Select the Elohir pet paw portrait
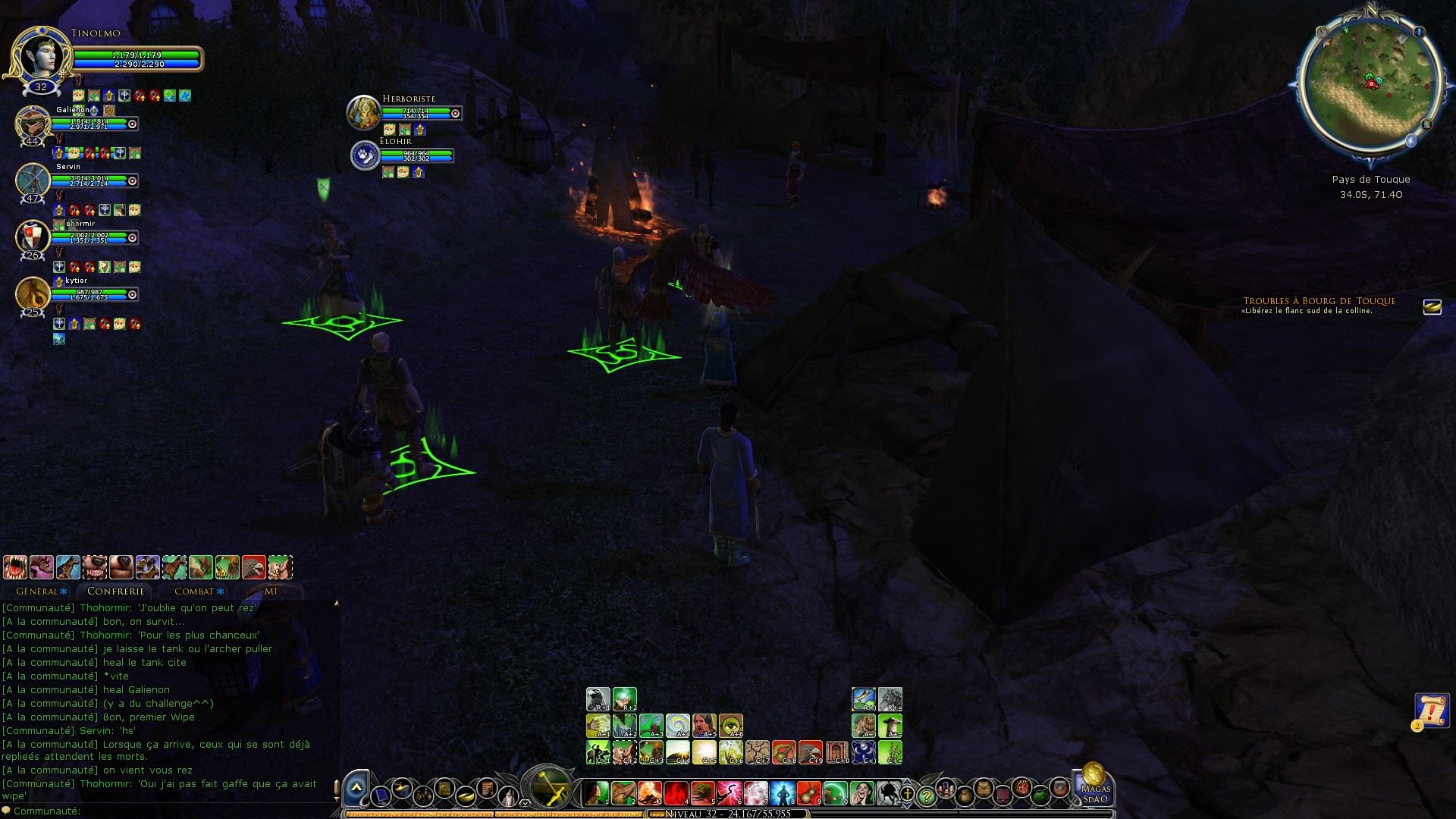 (x=365, y=155)
